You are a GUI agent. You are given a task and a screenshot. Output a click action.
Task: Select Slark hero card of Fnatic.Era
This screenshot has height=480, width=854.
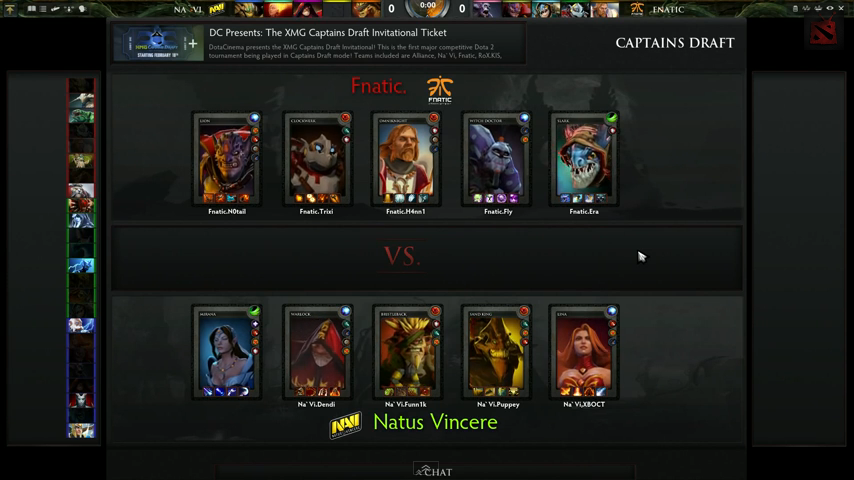click(x=585, y=160)
